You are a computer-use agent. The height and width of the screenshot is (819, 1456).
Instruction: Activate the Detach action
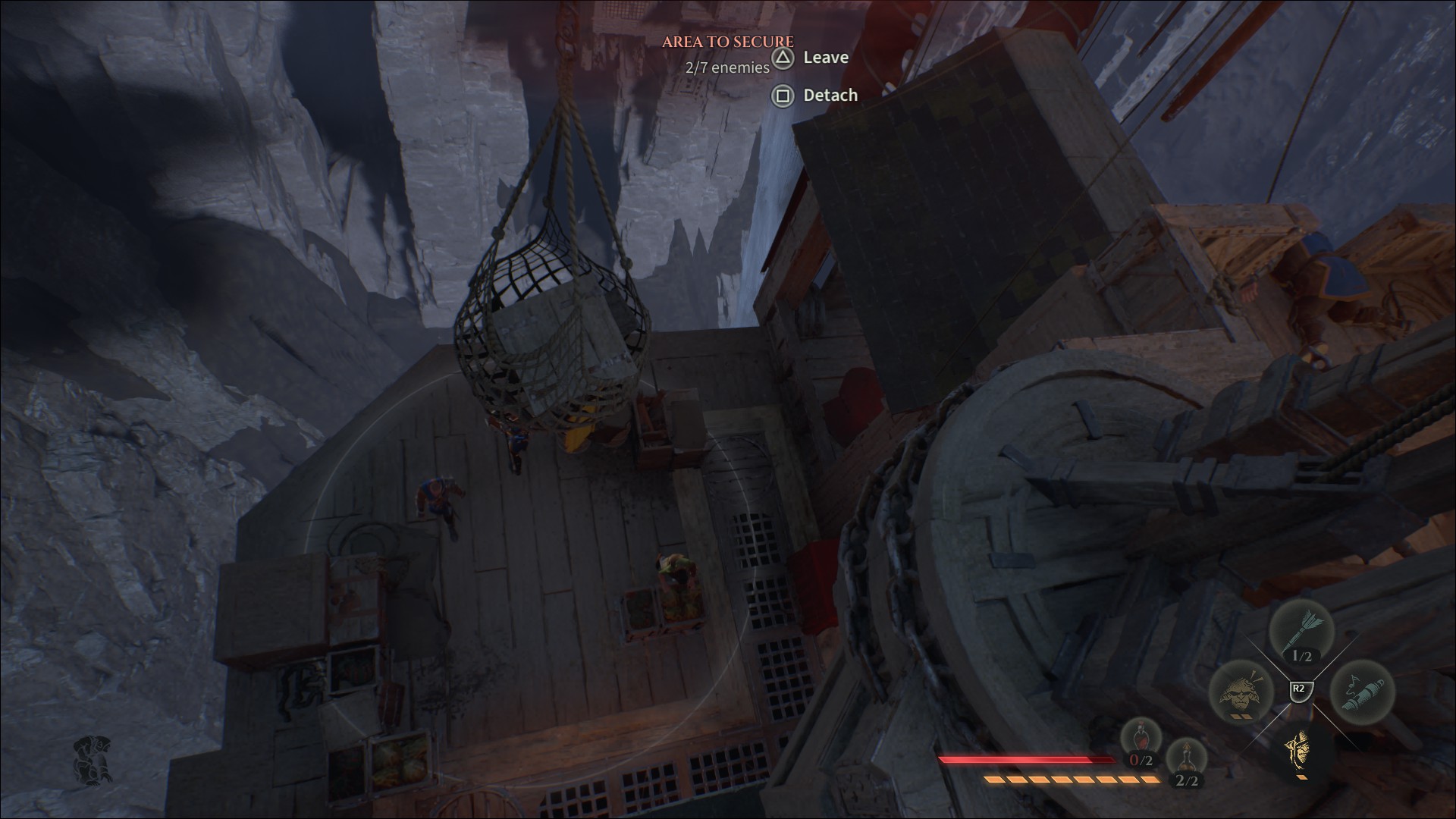click(830, 95)
